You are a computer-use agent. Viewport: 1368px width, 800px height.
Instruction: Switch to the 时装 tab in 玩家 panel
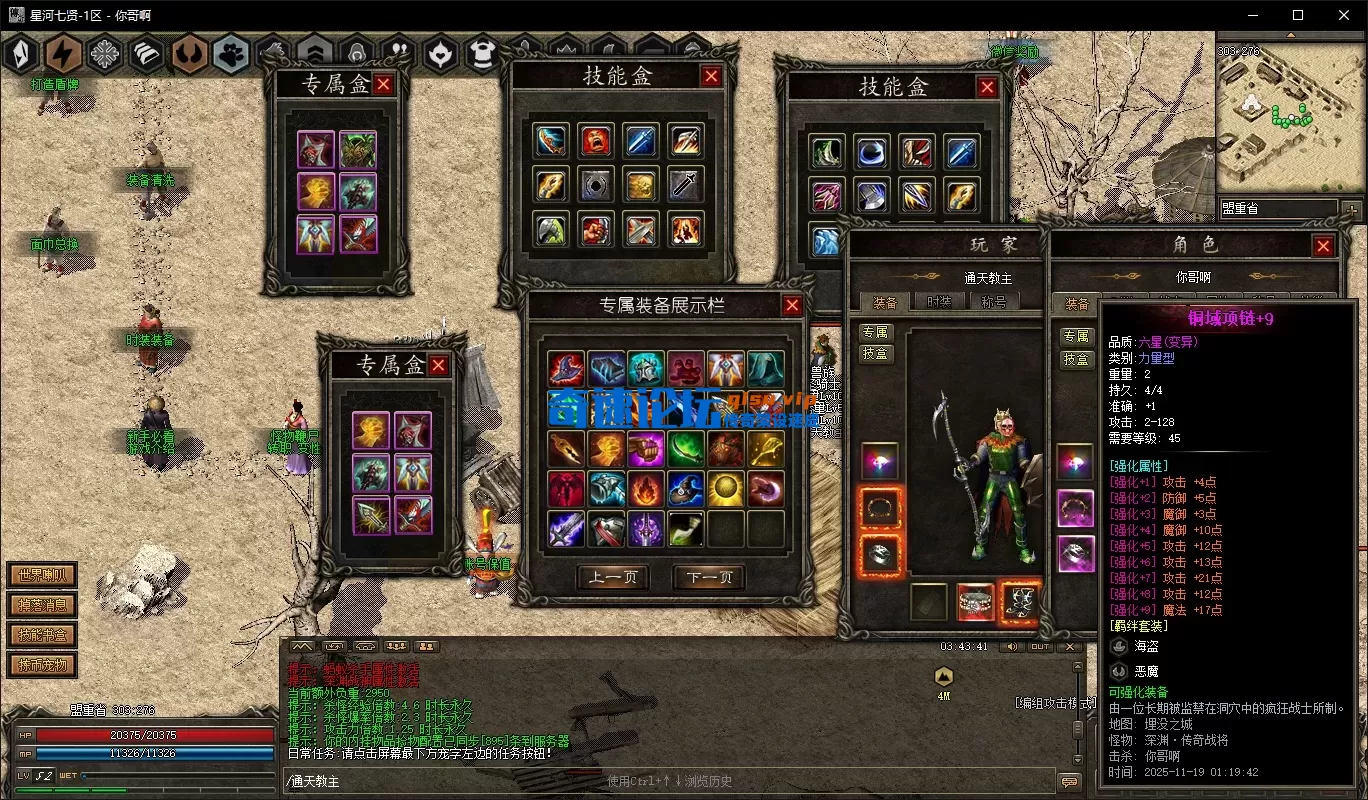(939, 301)
